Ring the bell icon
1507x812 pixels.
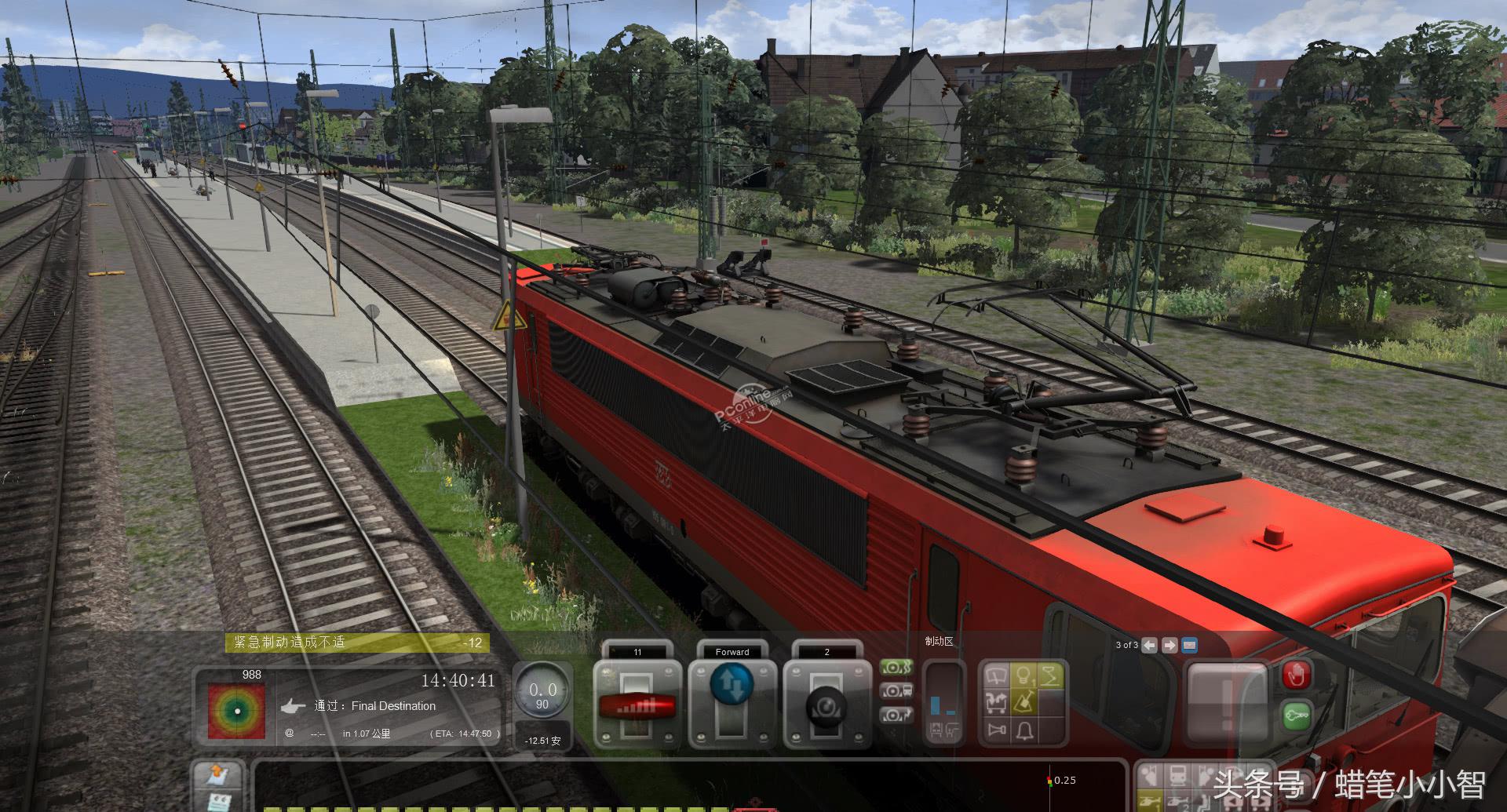pos(1024,730)
